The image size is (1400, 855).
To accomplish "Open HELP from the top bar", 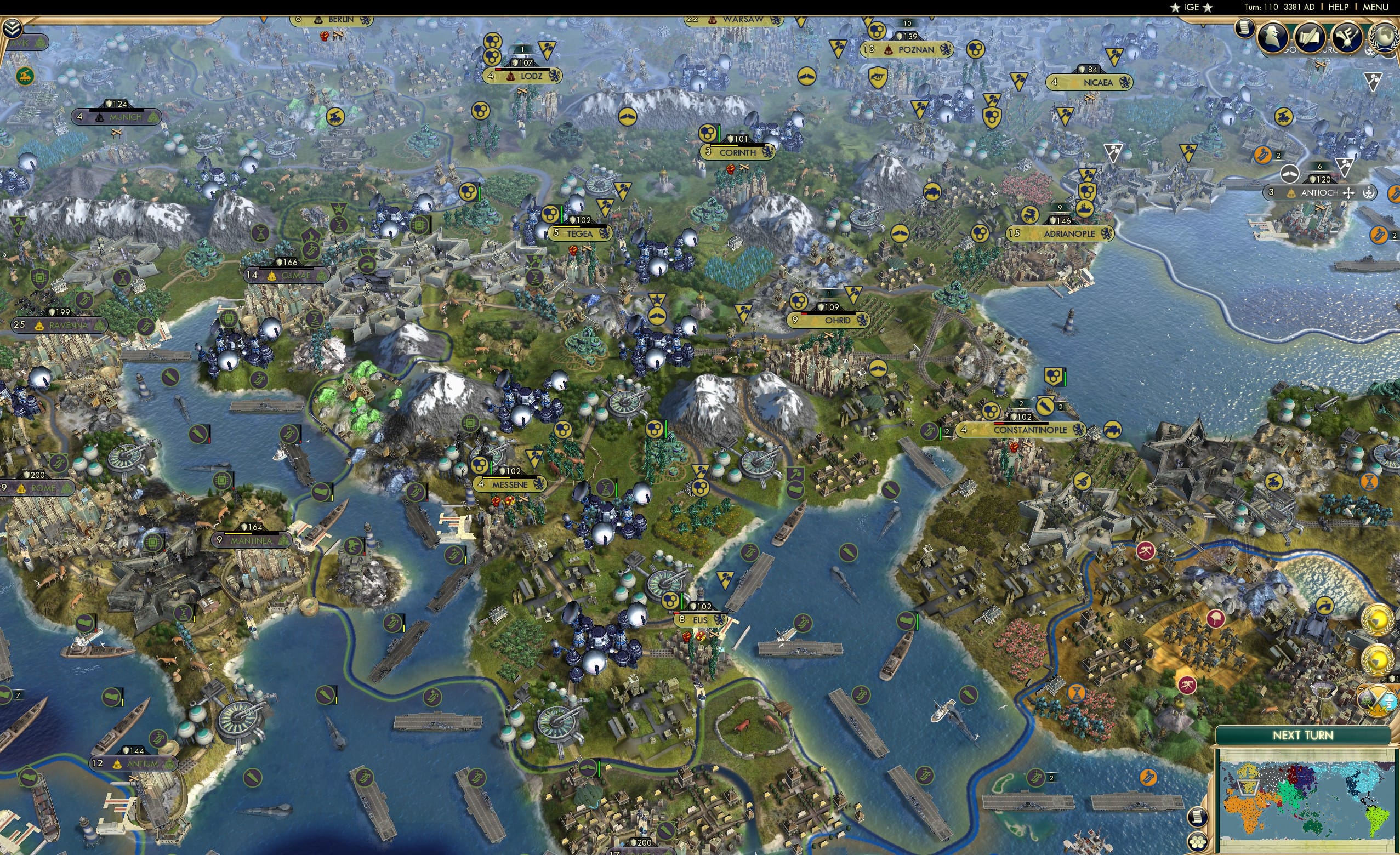I will [1339, 7].
